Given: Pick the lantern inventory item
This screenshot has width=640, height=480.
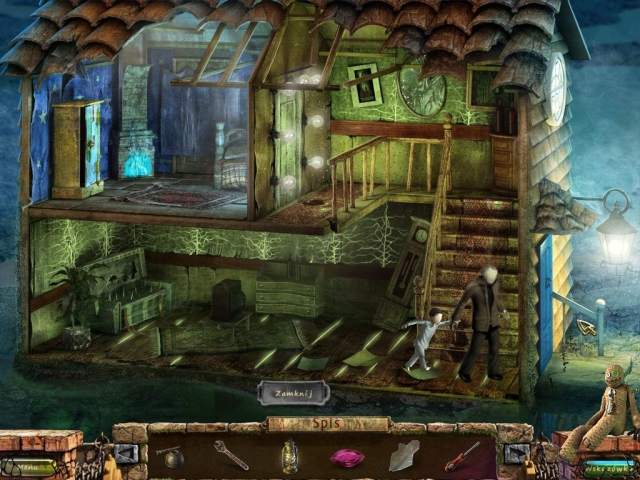Looking at the screenshot, I should tap(289, 457).
